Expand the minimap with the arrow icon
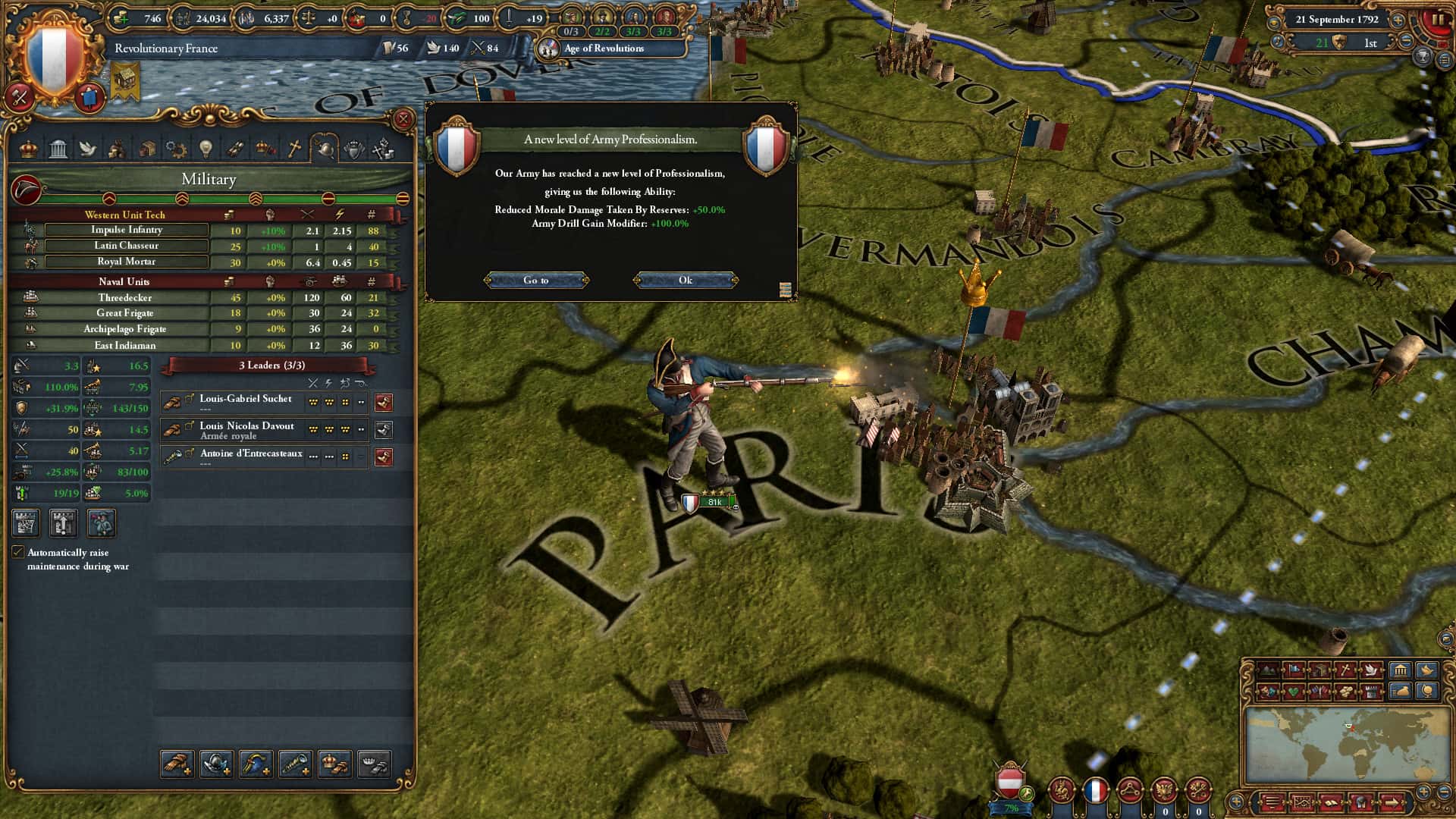 point(1393,802)
